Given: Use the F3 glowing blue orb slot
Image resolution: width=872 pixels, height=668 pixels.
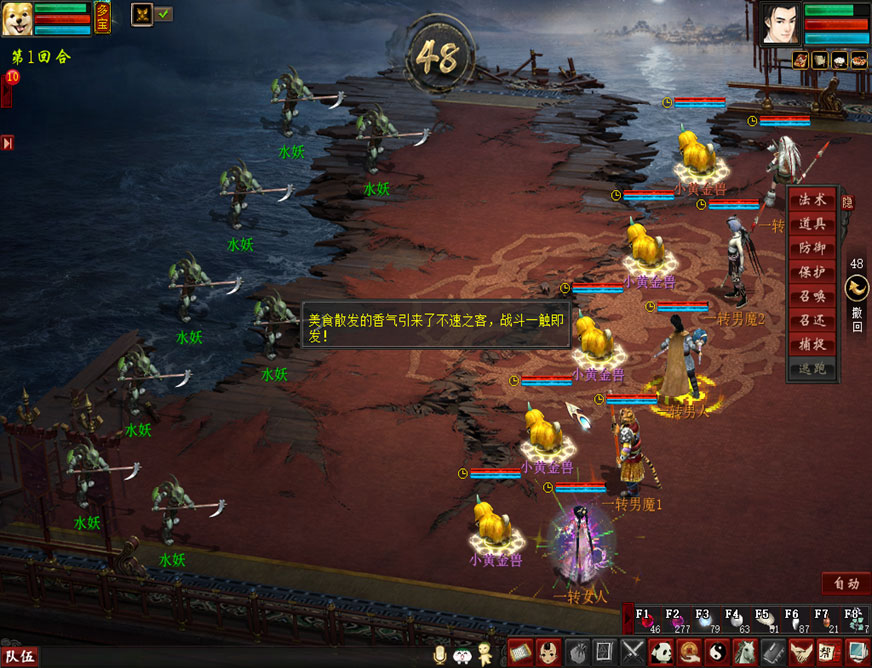Looking at the screenshot, I should 704,620.
